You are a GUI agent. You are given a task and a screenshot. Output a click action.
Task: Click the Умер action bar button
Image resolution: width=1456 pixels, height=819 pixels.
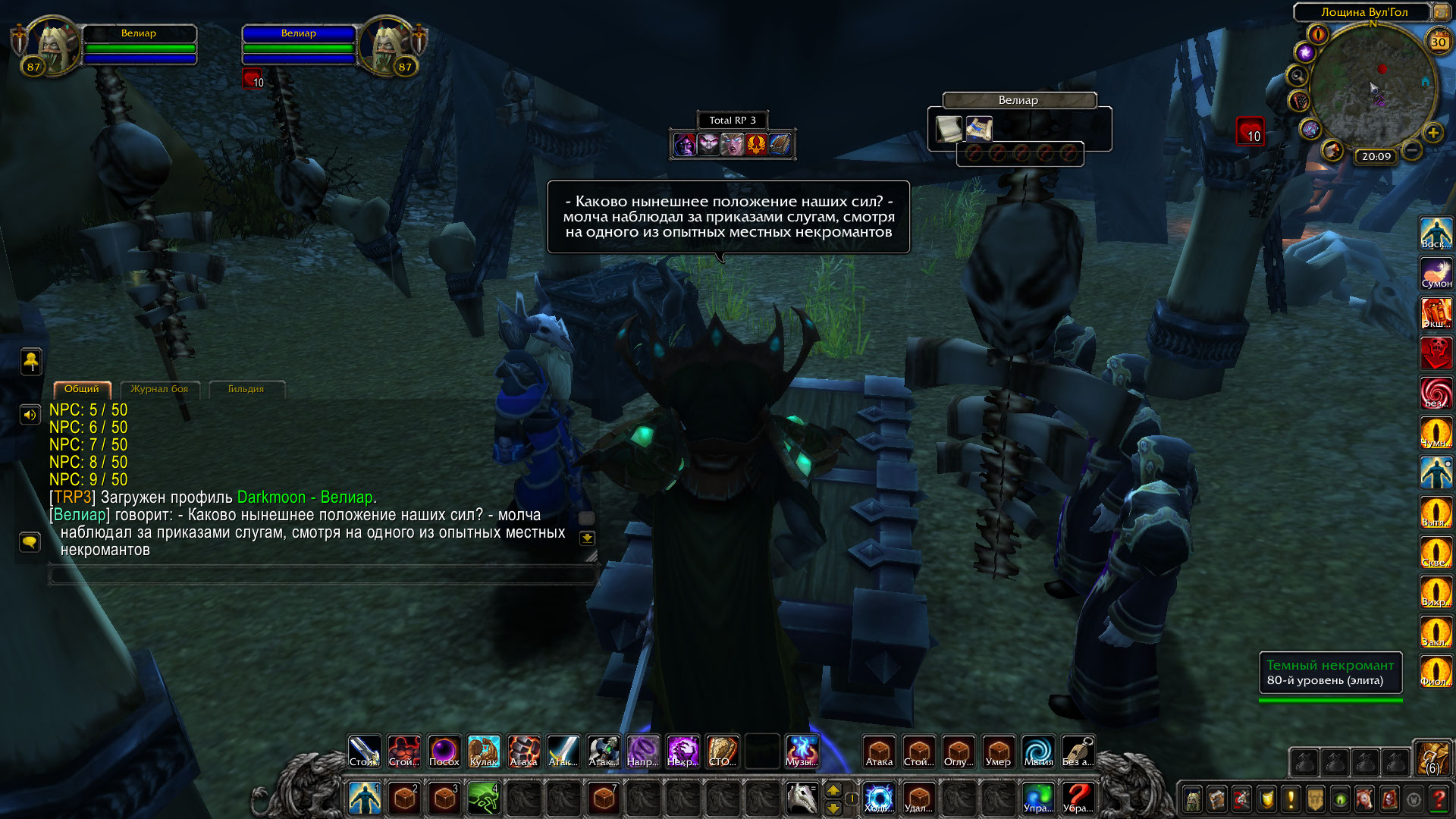pyautogui.click(x=998, y=752)
